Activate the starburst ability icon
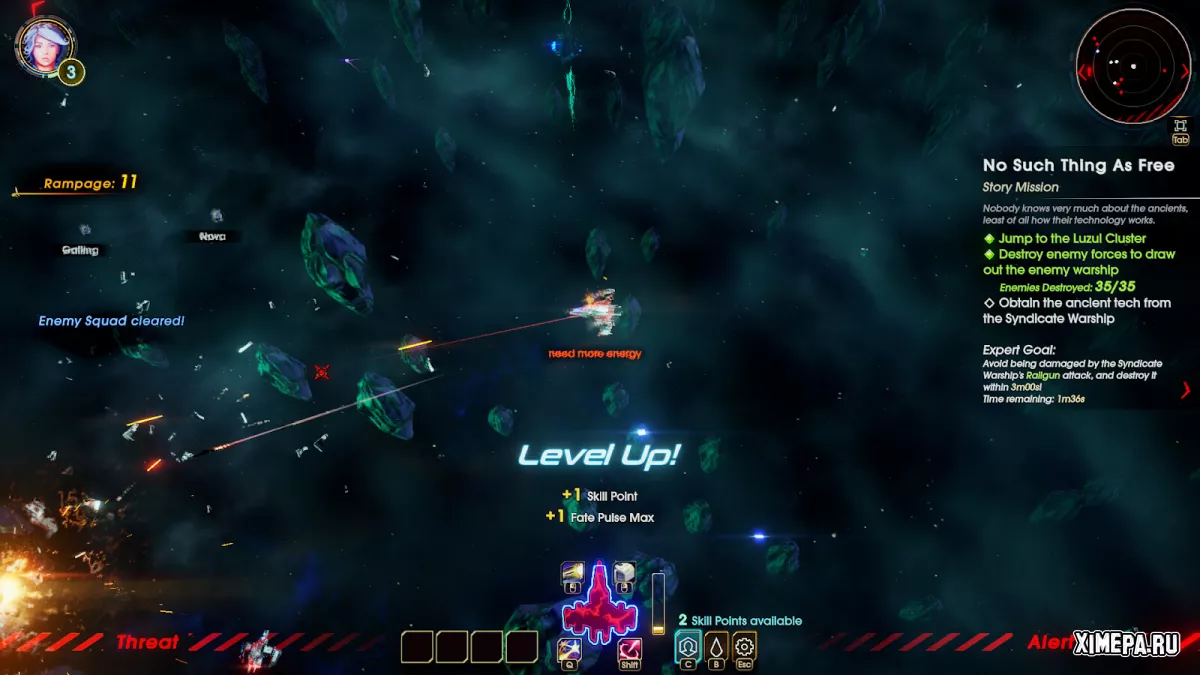Image resolution: width=1200 pixels, height=675 pixels. point(570,650)
